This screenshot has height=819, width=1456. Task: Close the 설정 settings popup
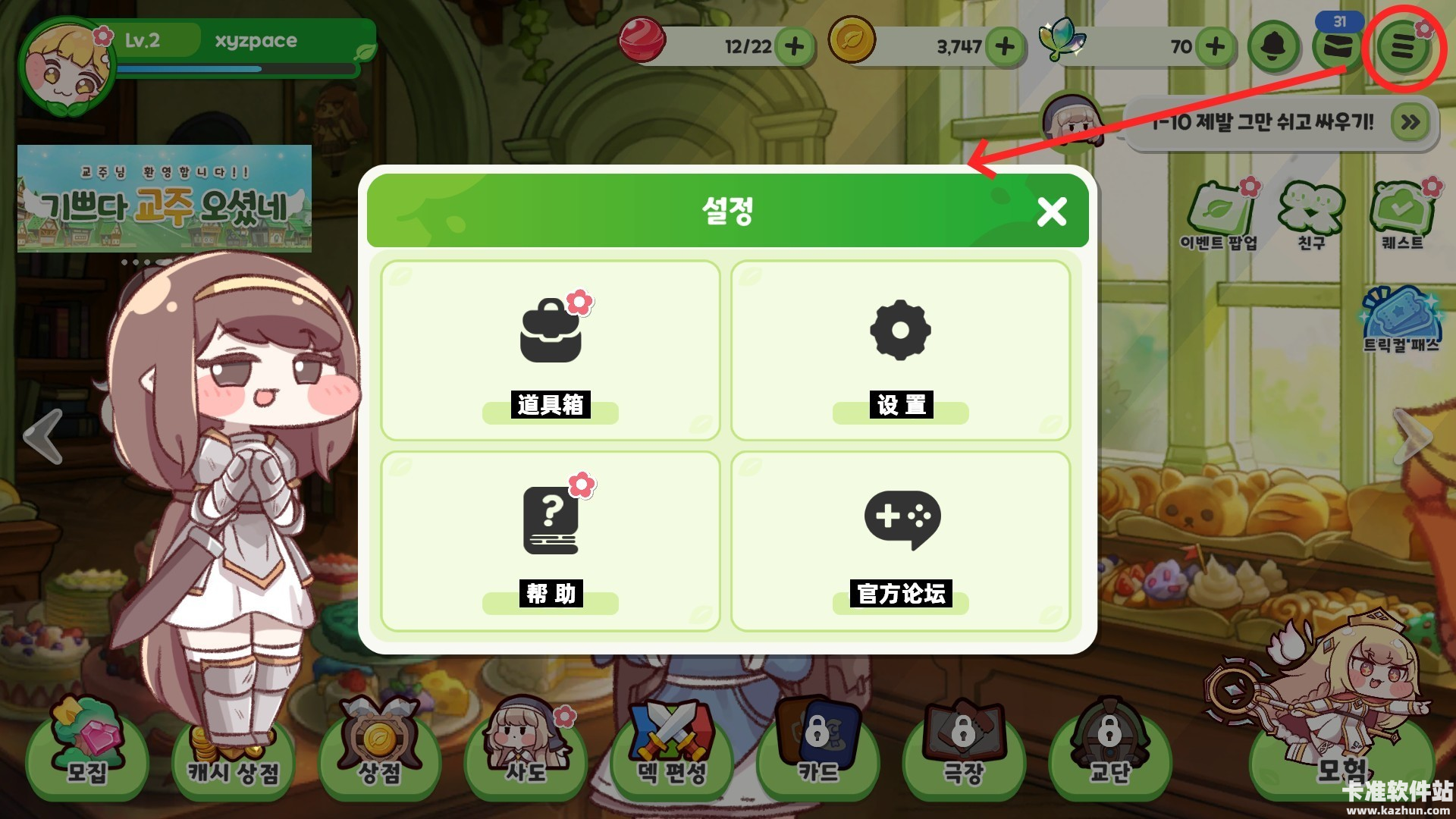[1051, 213]
